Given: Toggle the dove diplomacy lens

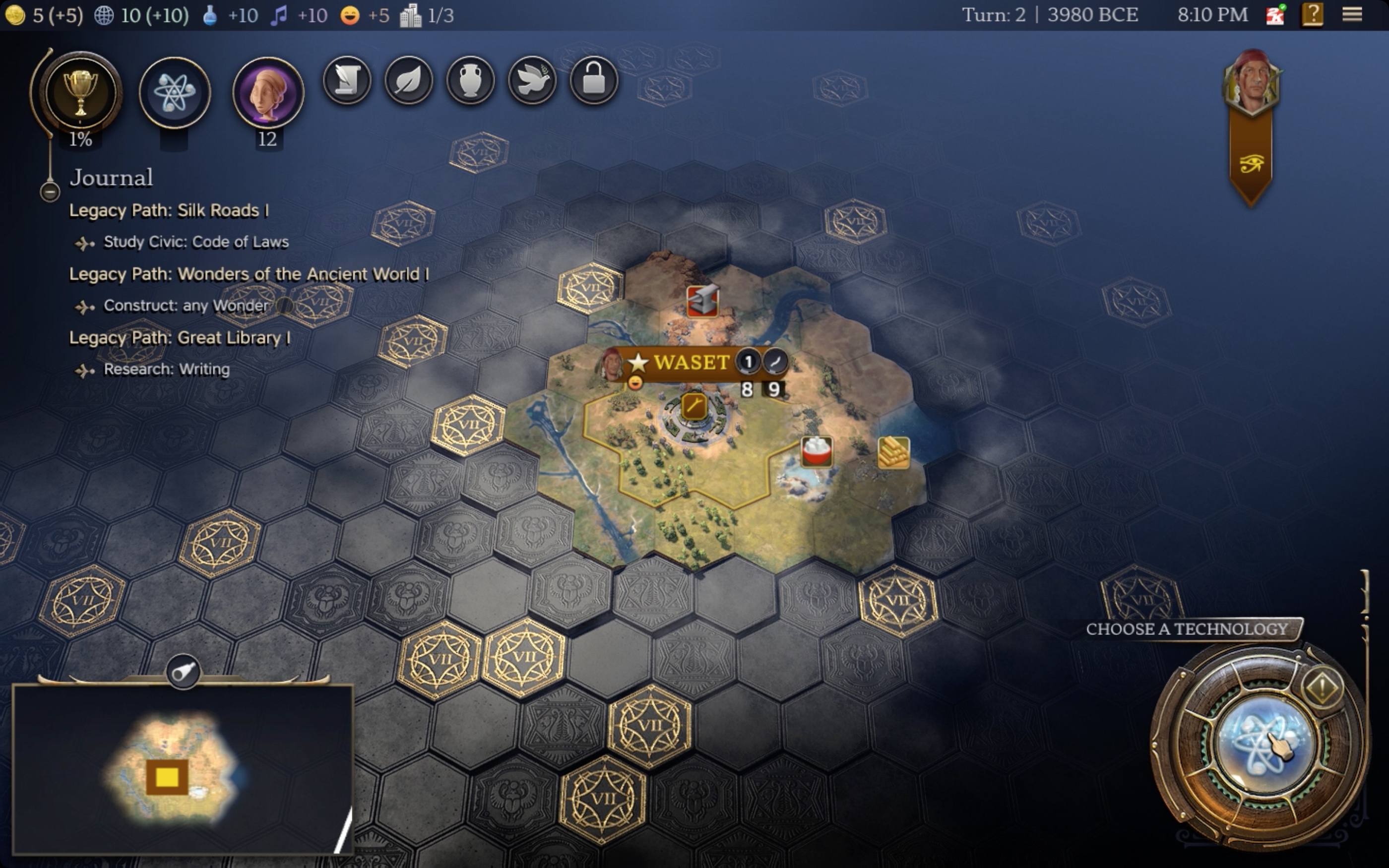Looking at the screenshot, I should click(x=532, y=80).
